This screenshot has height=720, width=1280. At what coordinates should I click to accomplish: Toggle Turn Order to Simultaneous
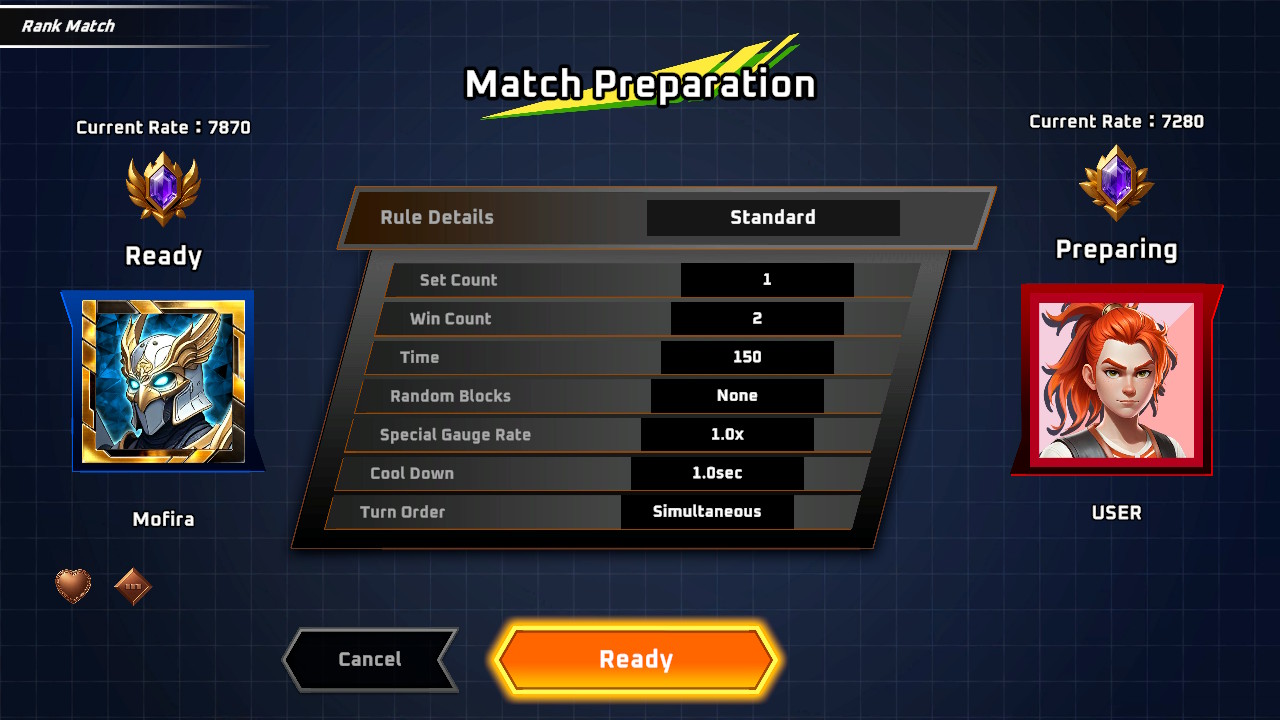(707, 512)
